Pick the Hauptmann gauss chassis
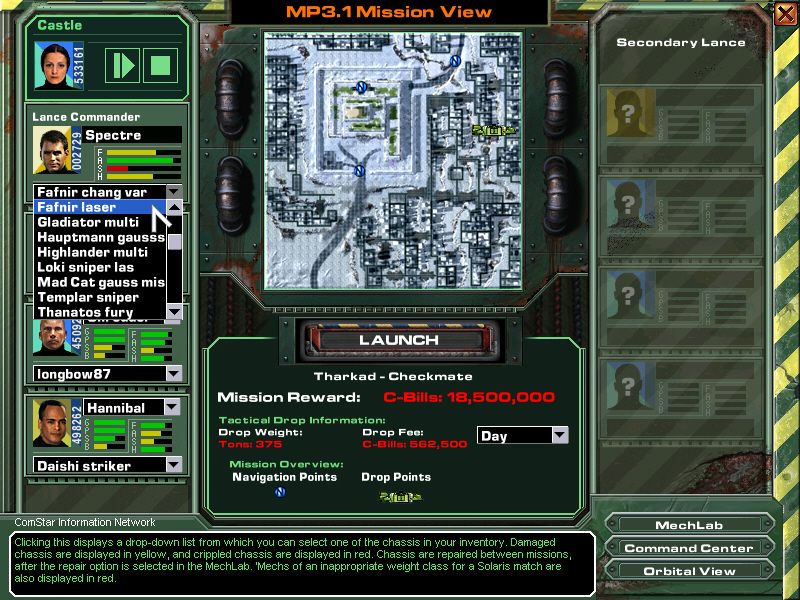The height and width of the screenshot is (600, 800). (98, 237)
